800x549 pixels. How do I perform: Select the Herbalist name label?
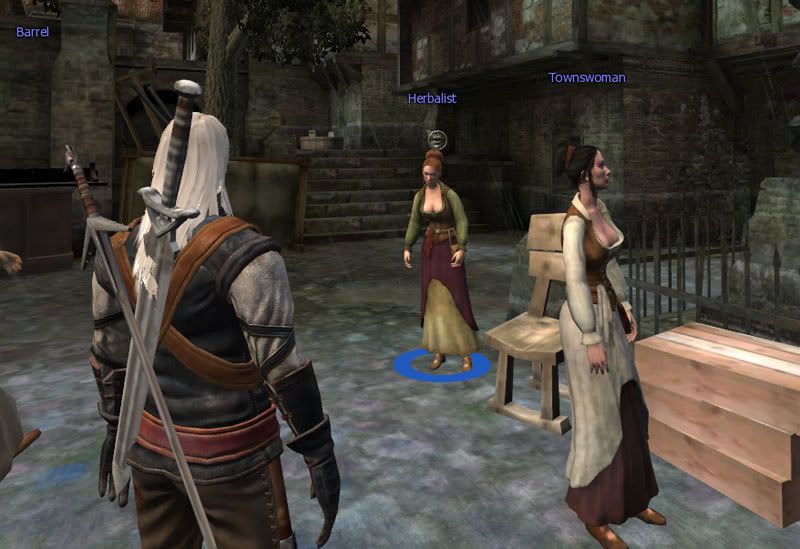pos(432,98)
